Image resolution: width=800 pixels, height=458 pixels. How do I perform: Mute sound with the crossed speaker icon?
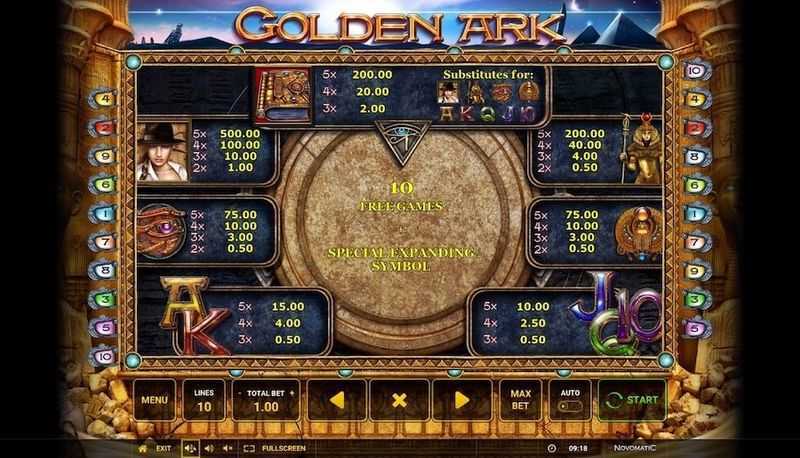(226, 448)
